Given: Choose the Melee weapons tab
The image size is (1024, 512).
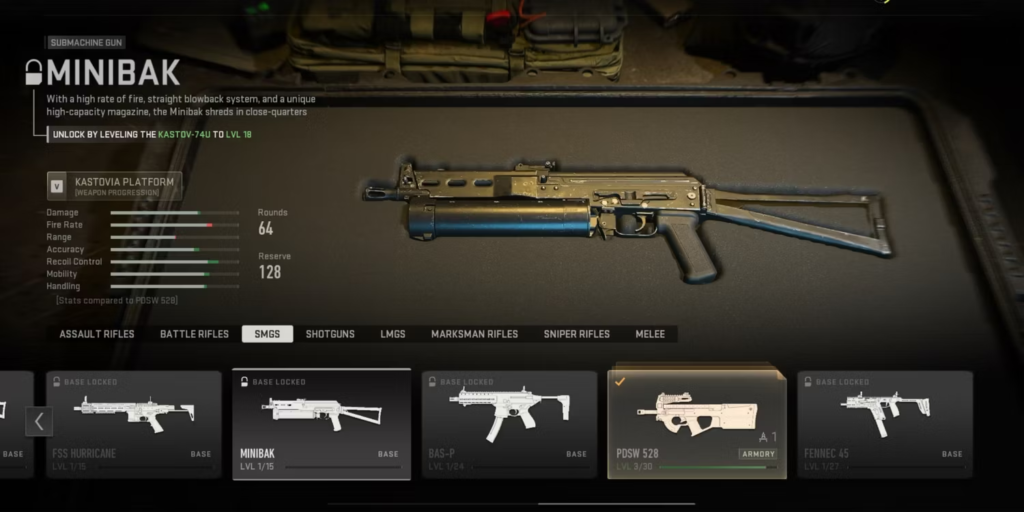Looking at the screenshot, I should [x=650, y=334].
